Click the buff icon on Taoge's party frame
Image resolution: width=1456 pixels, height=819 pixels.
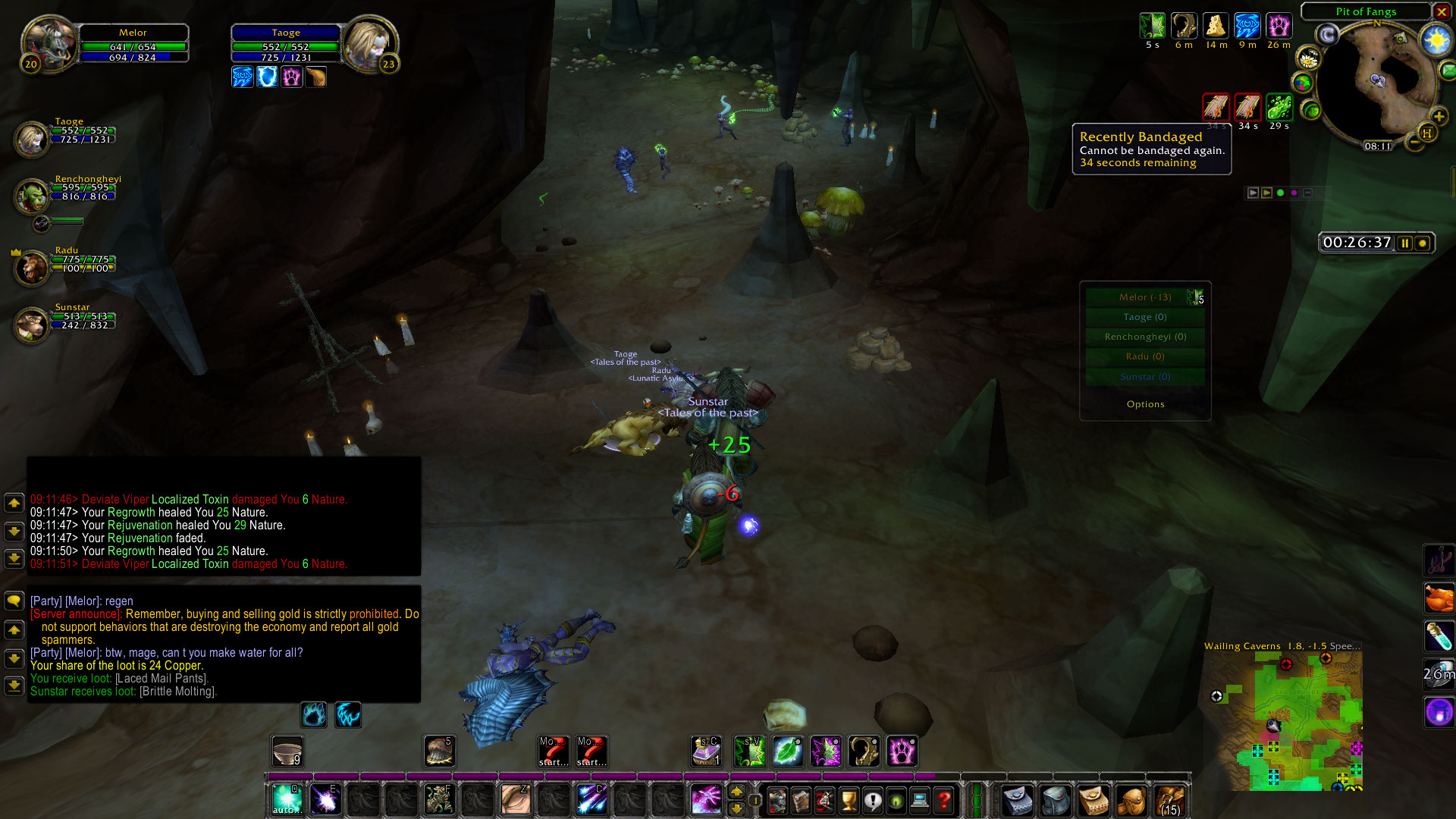point(243,76)
